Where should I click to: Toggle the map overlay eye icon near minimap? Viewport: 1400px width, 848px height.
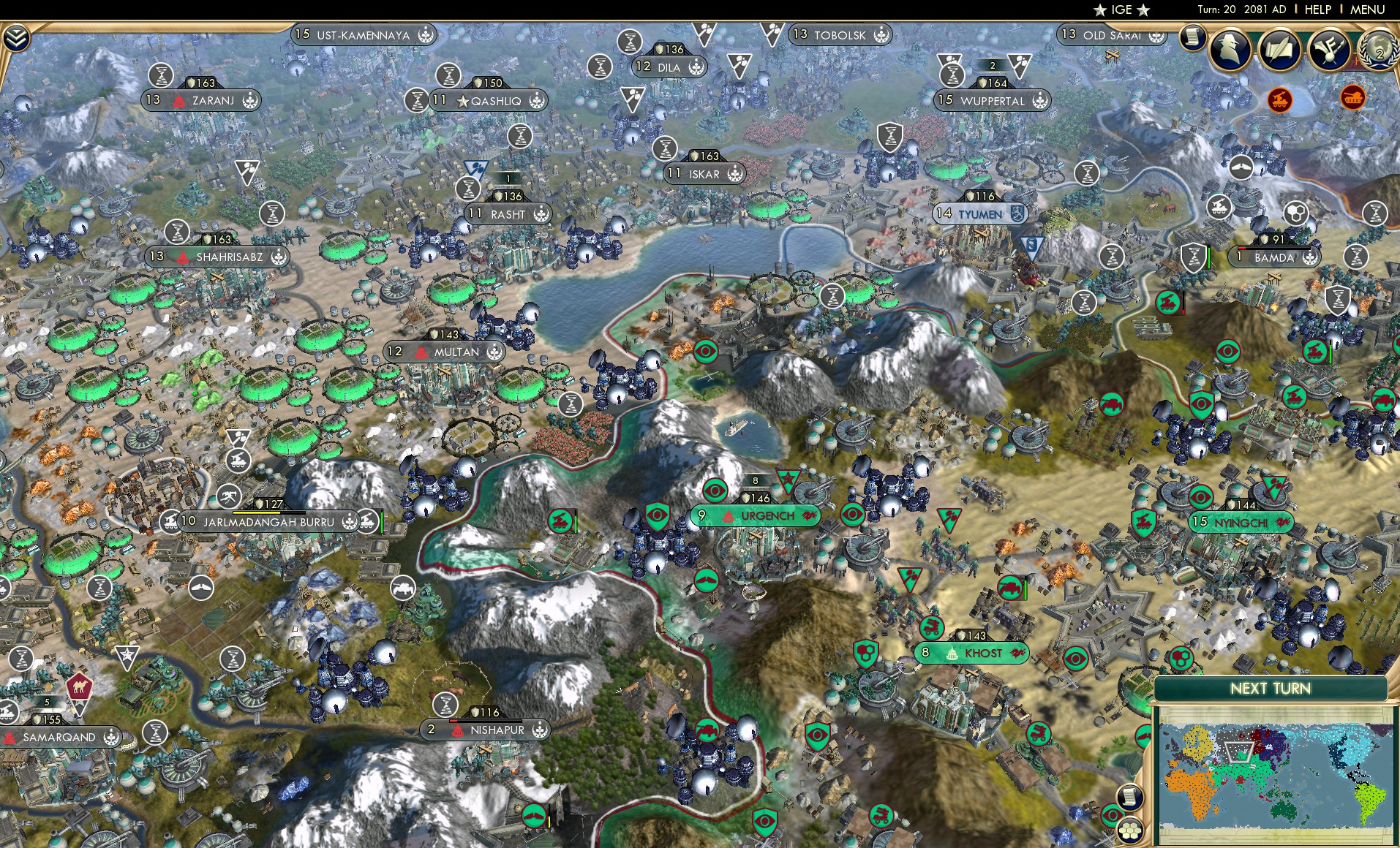tap(1113, 814)
